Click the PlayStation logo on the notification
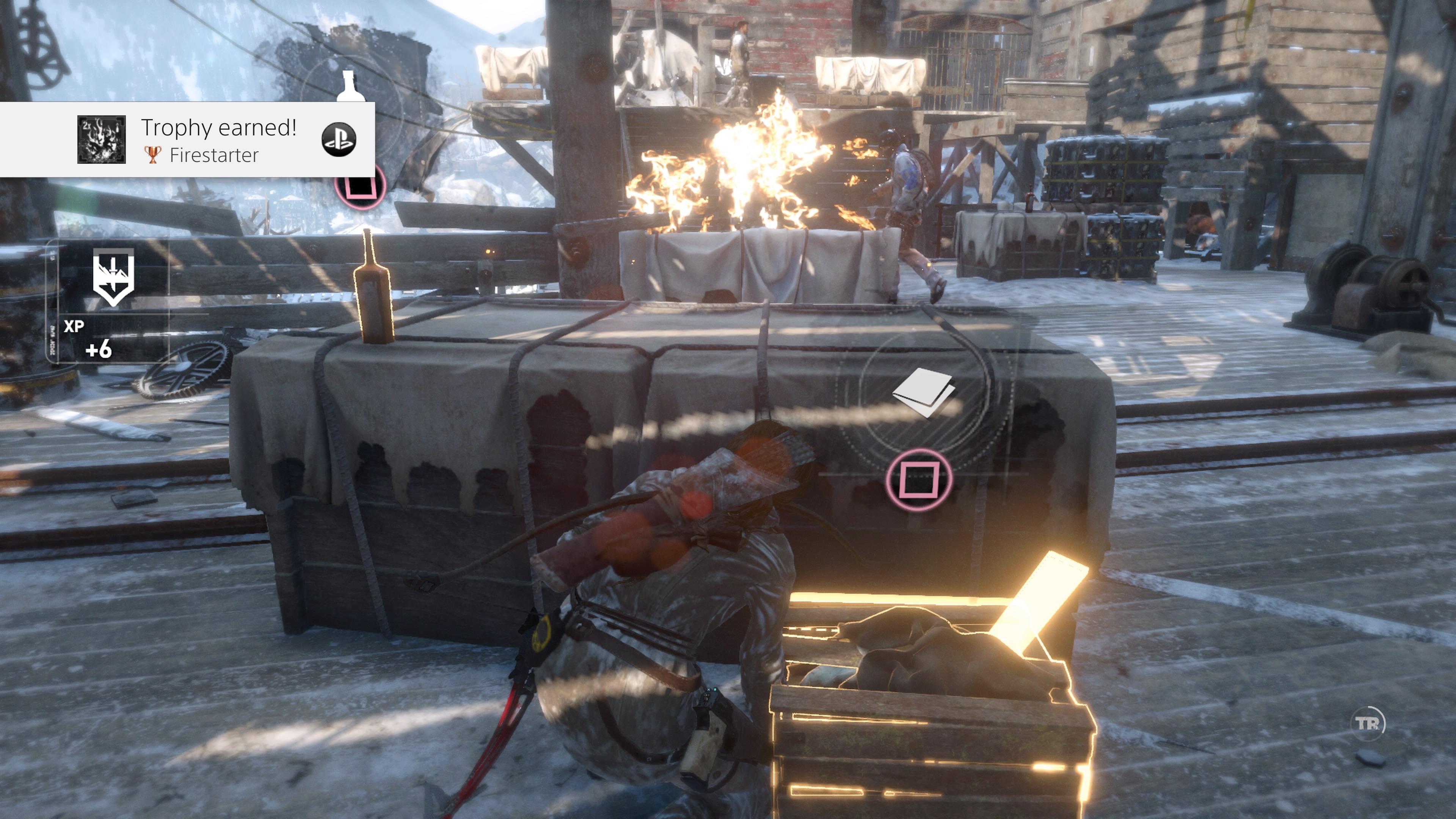Image resolution: width=1456 pixels, height=819 pixels. click(339, 139)
